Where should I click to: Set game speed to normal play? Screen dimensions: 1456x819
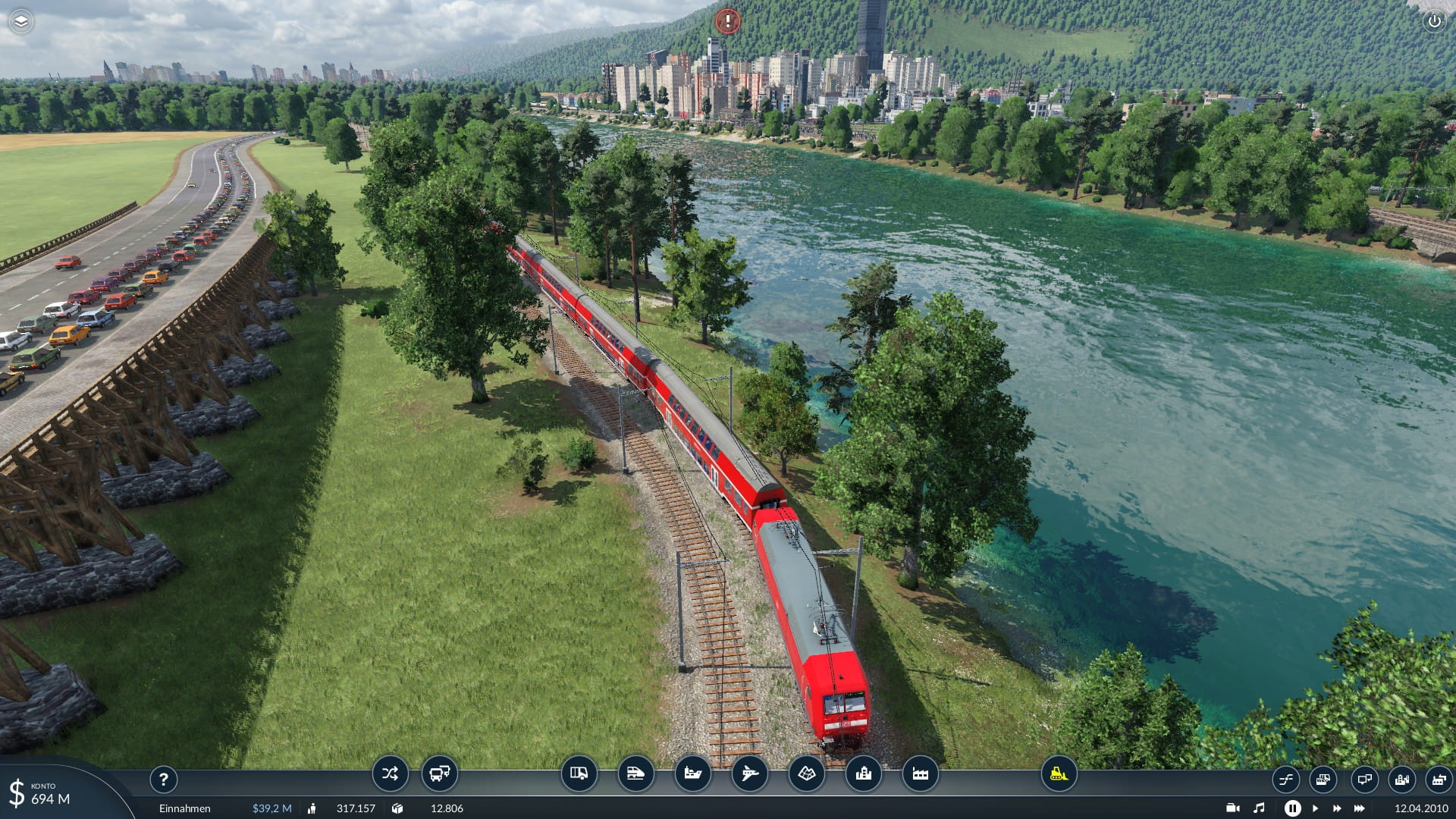pos(1316,808)
